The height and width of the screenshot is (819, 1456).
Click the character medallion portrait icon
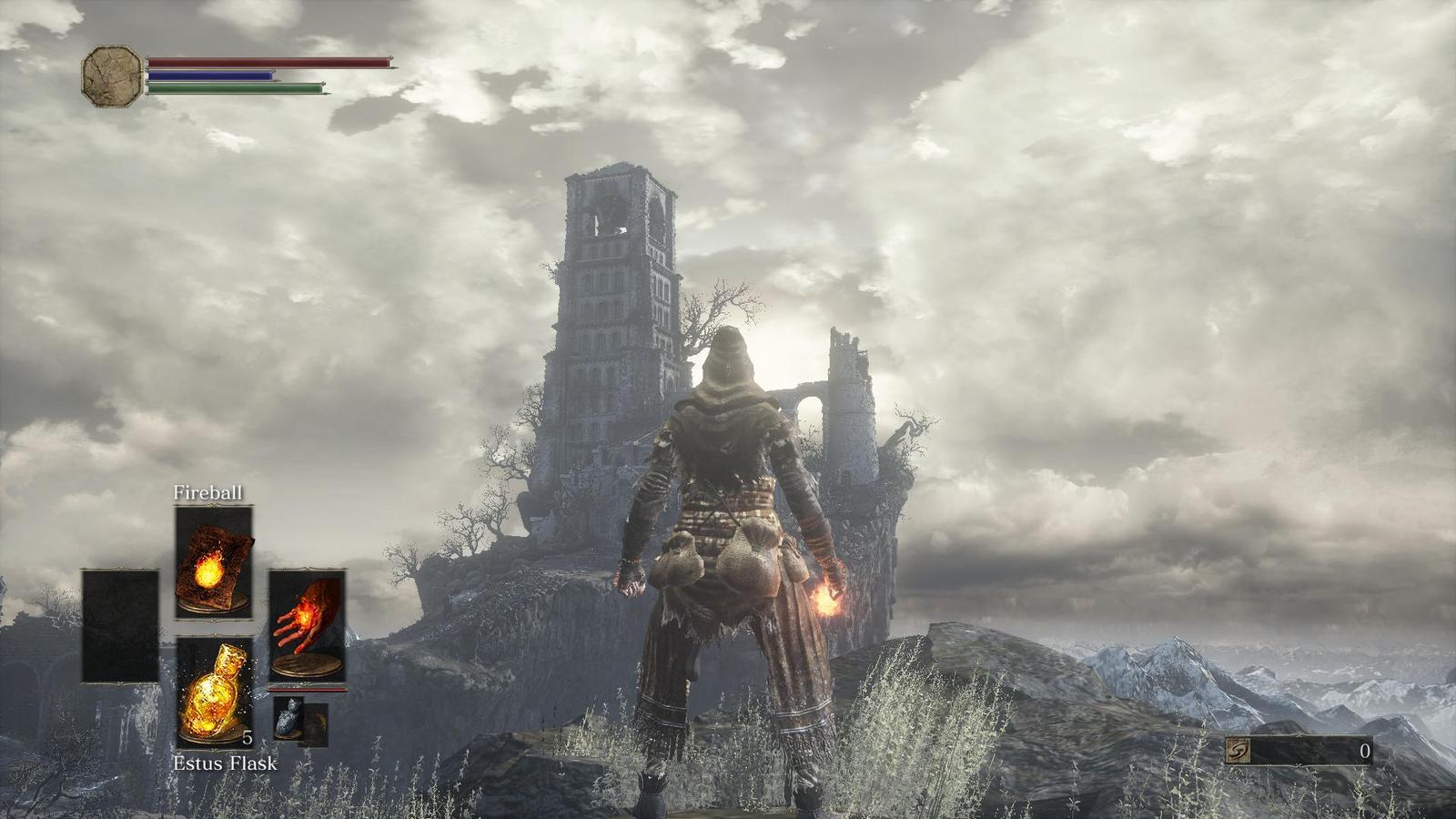click(109, 73)
